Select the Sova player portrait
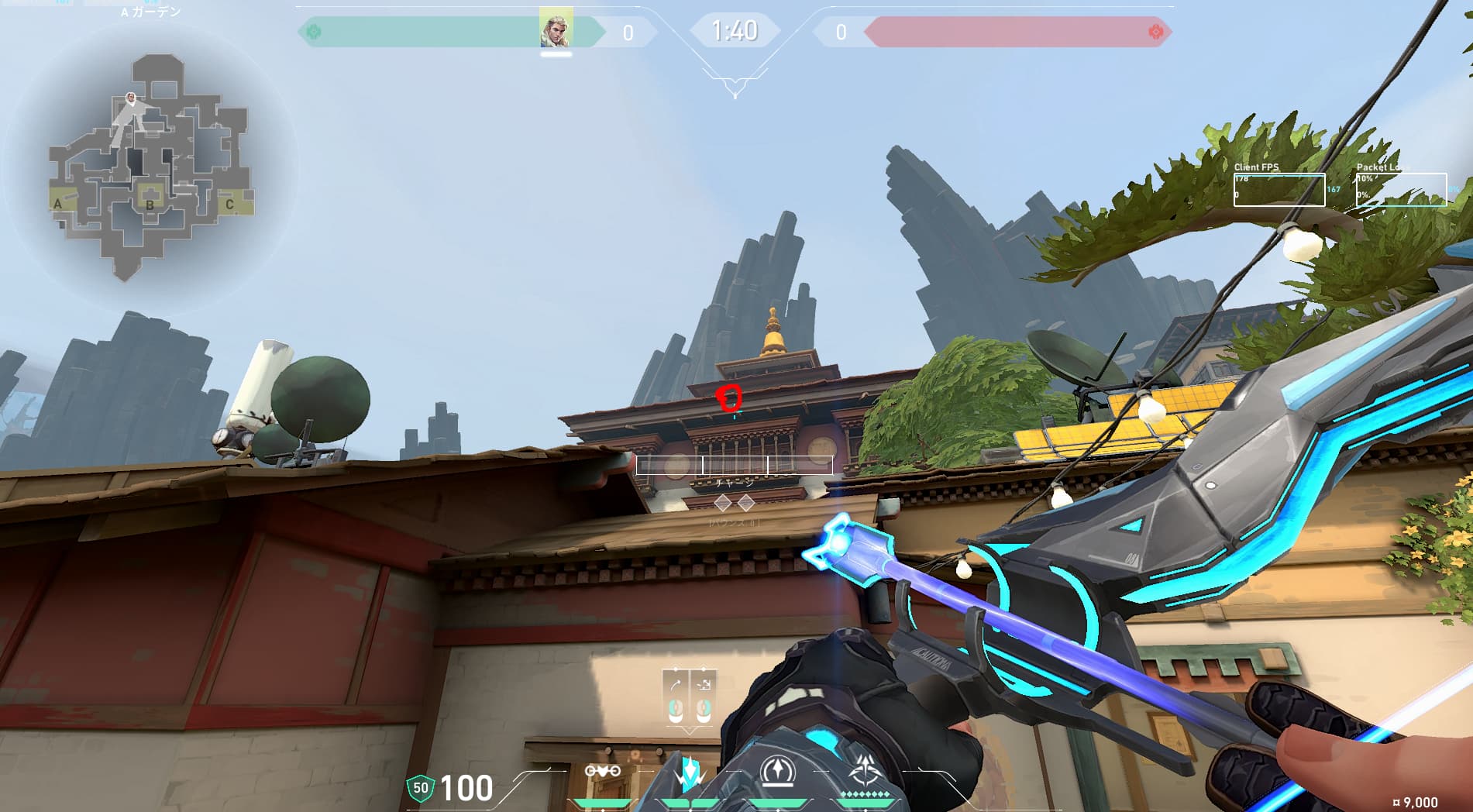1473x812 pixels. [x=556, y=29]
